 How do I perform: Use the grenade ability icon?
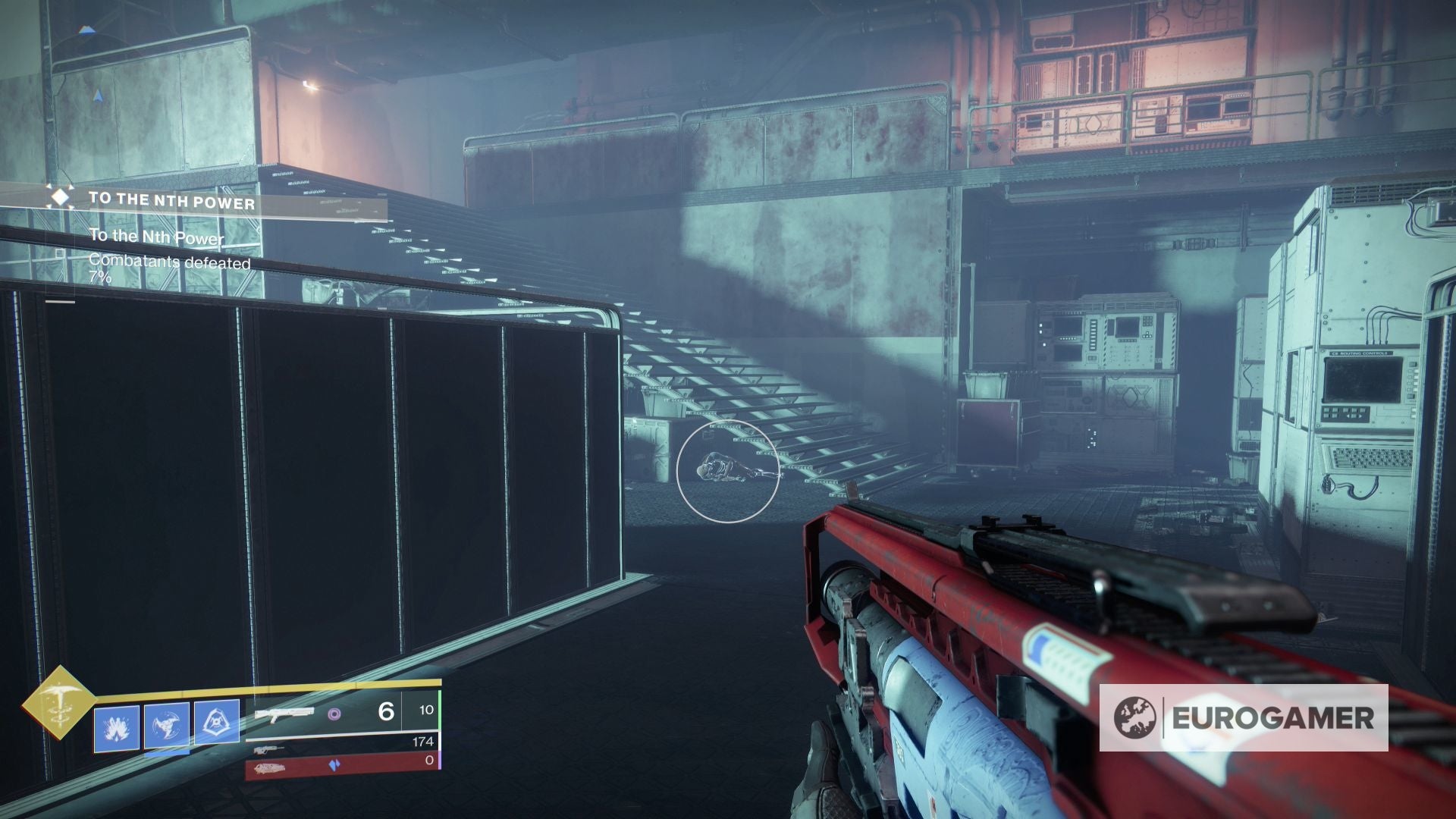tap(117, 728)
